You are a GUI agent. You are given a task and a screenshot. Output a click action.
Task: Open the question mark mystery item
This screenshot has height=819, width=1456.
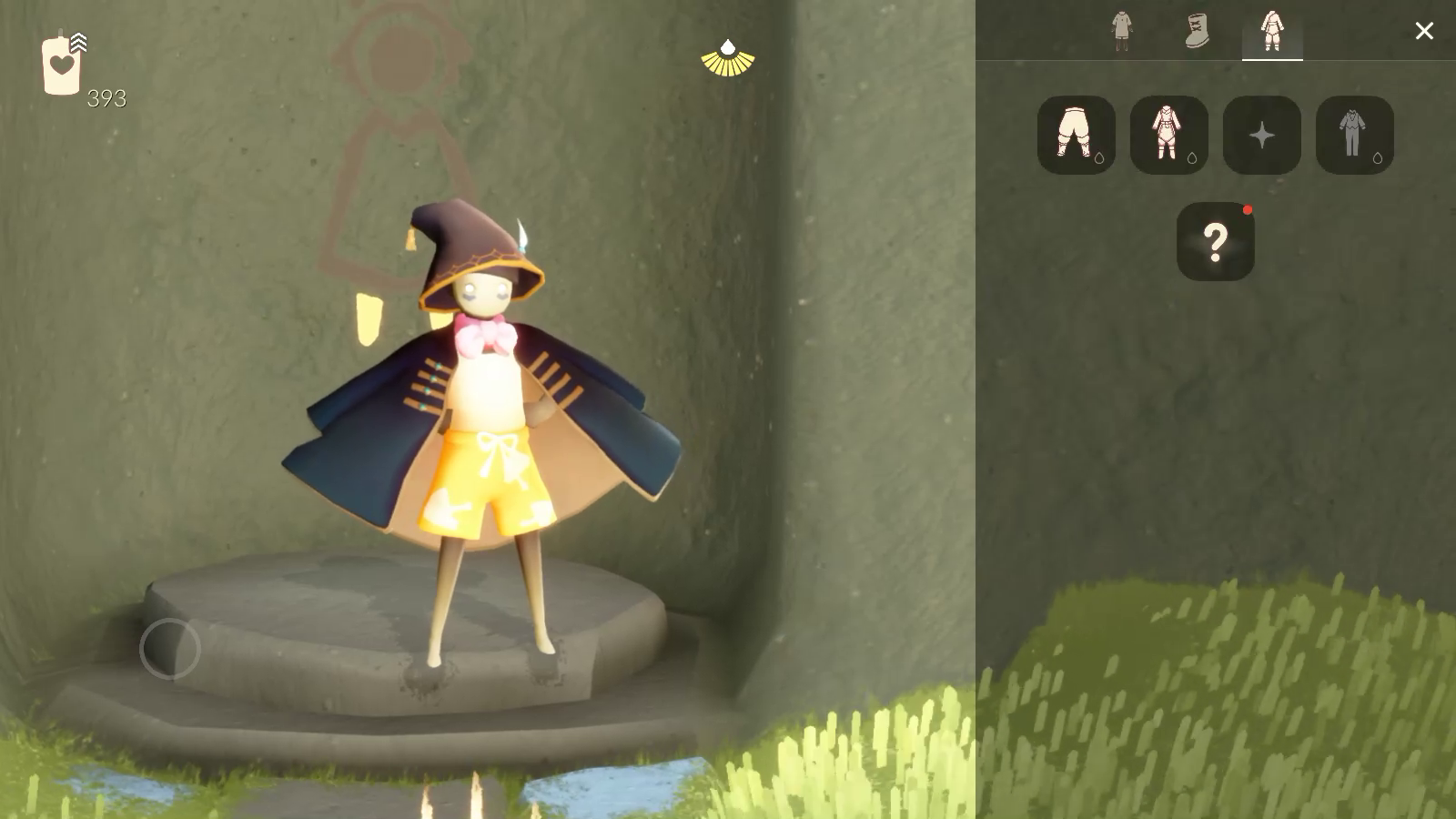(x=1215, y=241)
